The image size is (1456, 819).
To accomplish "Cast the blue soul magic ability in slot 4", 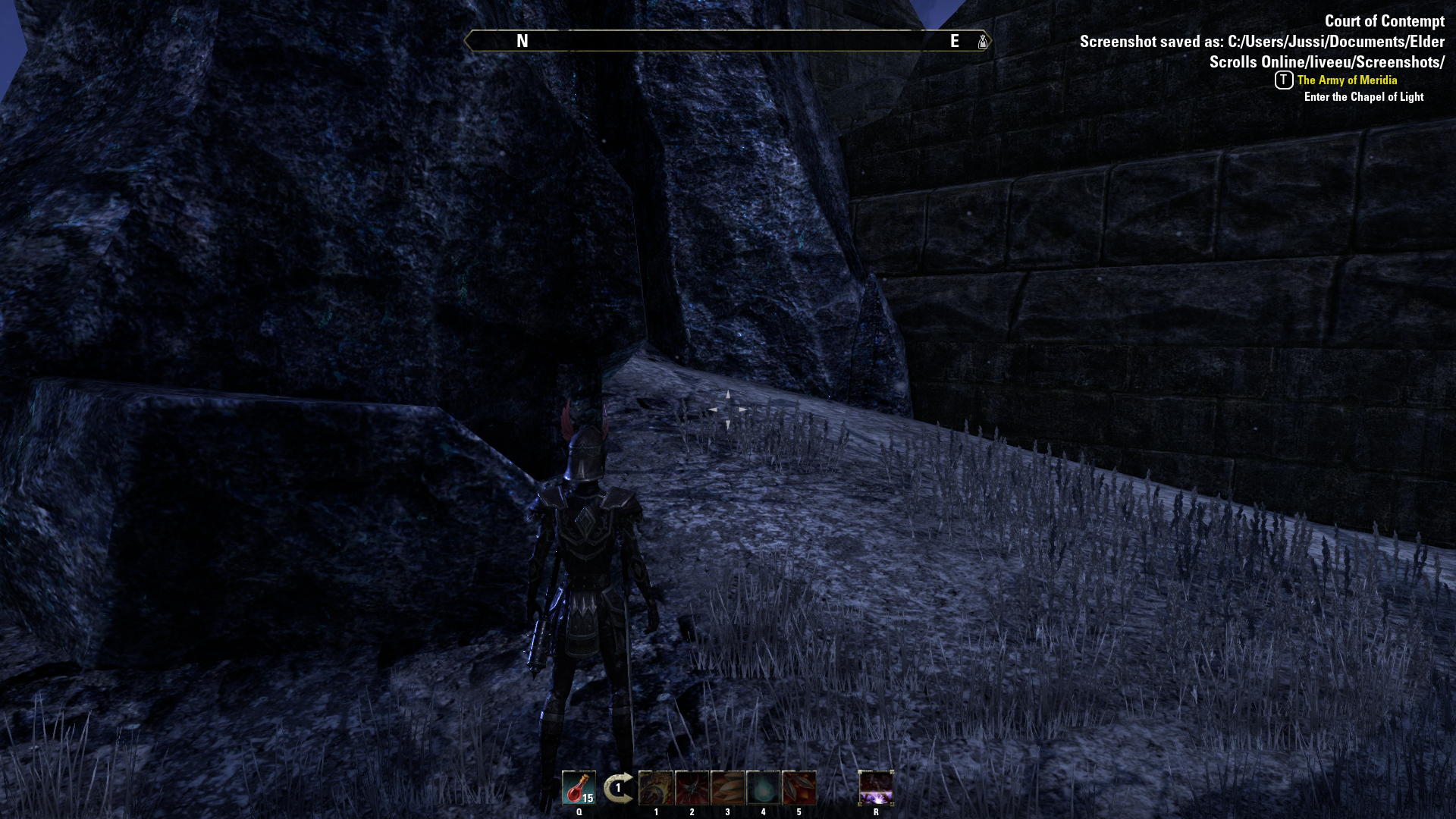I will [x=763, y=789].
